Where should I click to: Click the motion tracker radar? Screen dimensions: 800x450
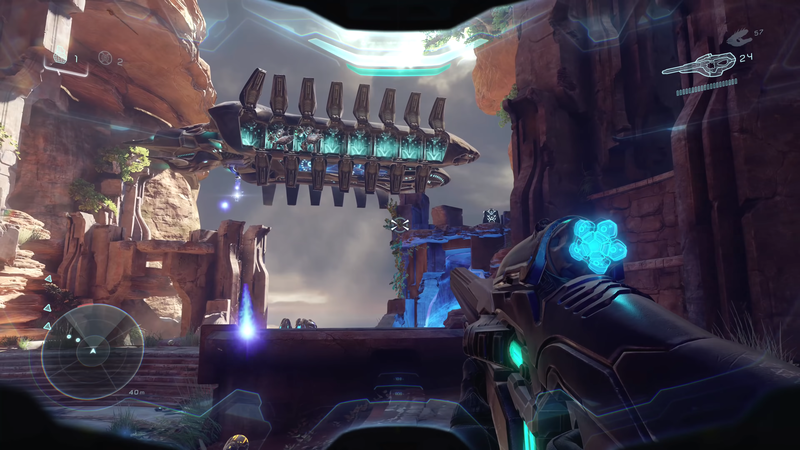(92, 352)
